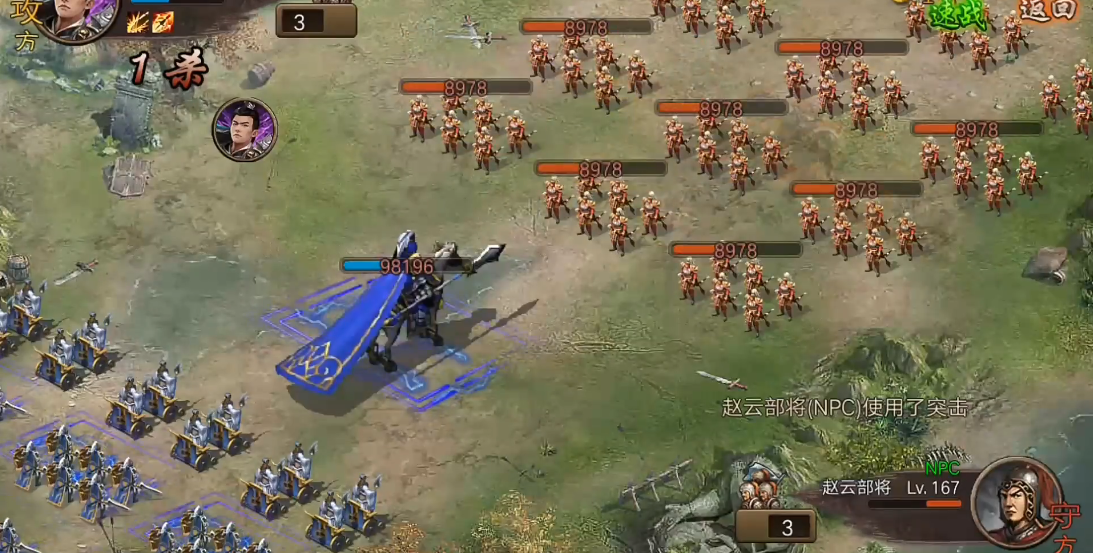Tap the 返回 (return) button

point(1048,10)
